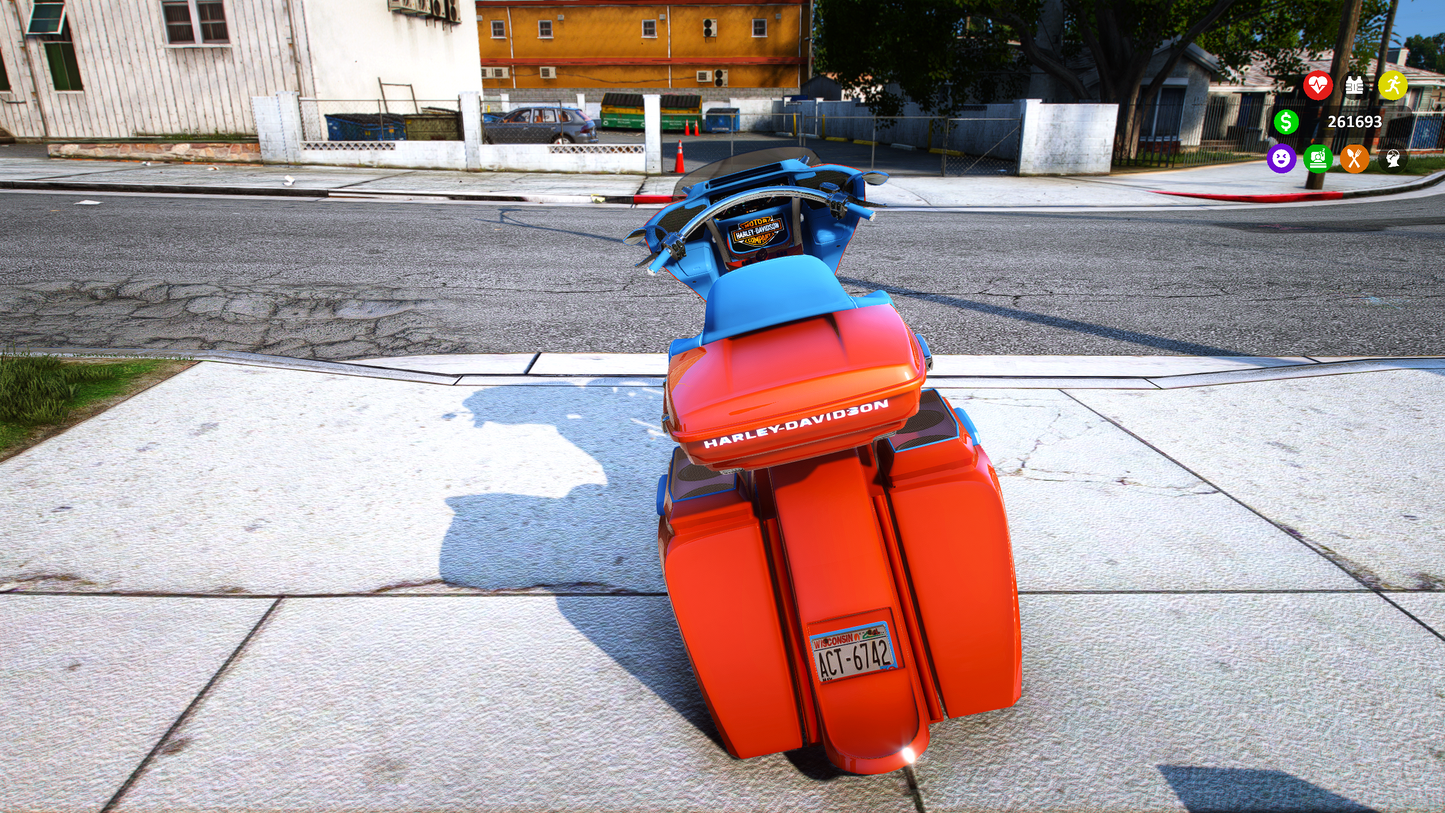1445x813 pixels.
Task: Select the body armor vest icon
Action: coord(1354,86)
